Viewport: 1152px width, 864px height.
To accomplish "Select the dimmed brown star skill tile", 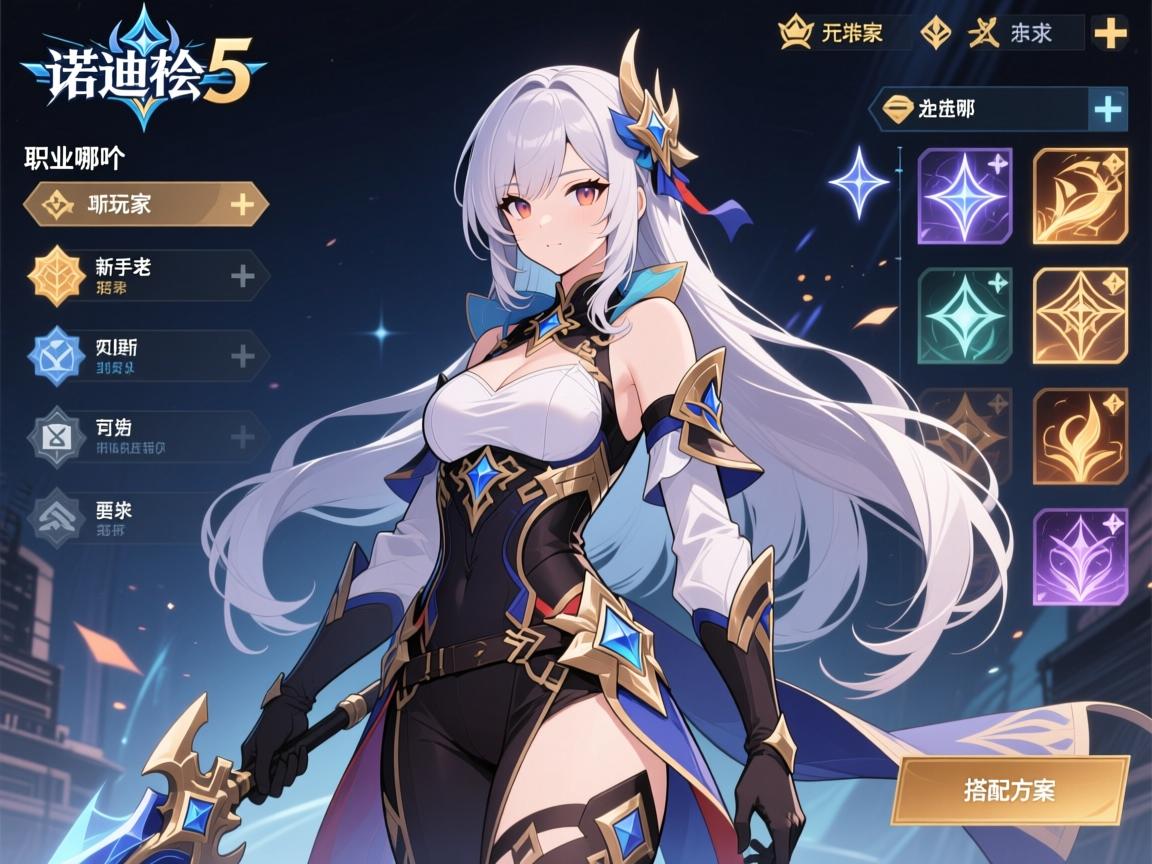I will pyautogui.click(x=964, y=436).
